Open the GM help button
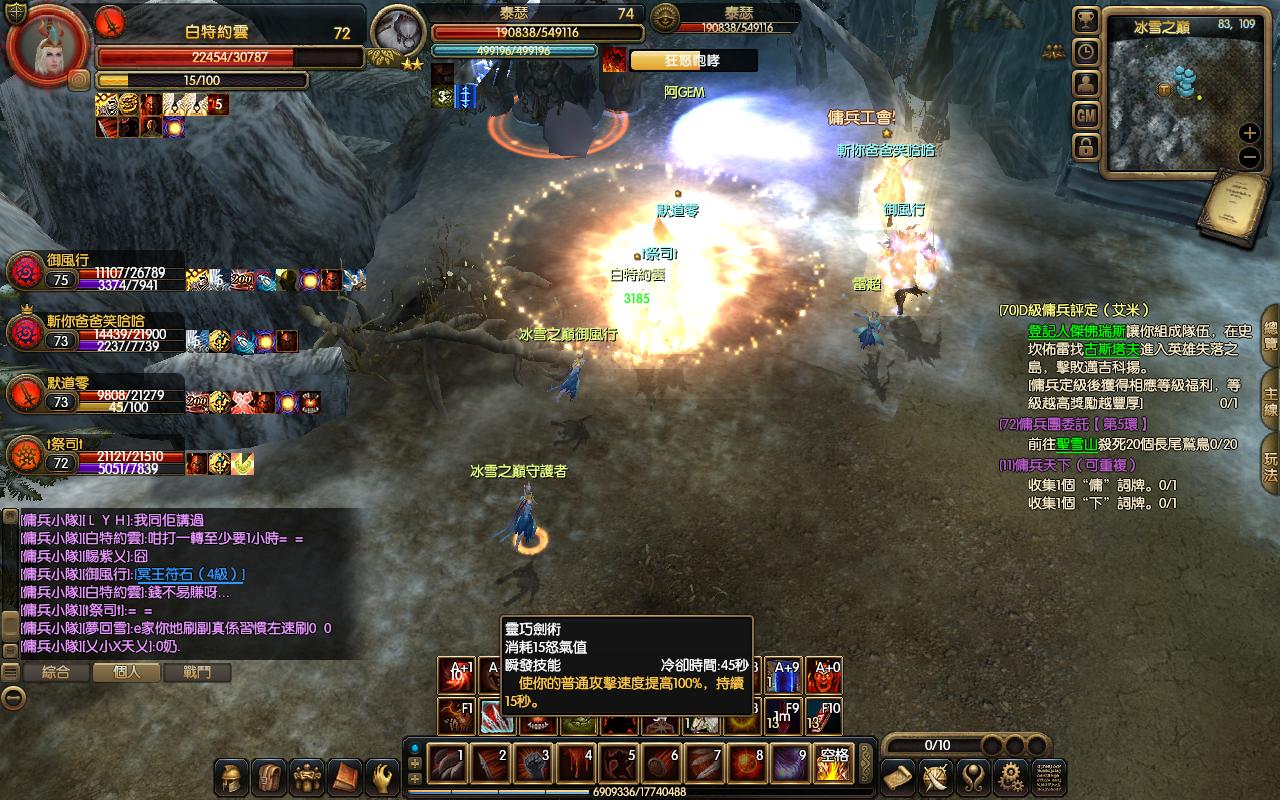 pyautogui.click(x=1086, y=116)
